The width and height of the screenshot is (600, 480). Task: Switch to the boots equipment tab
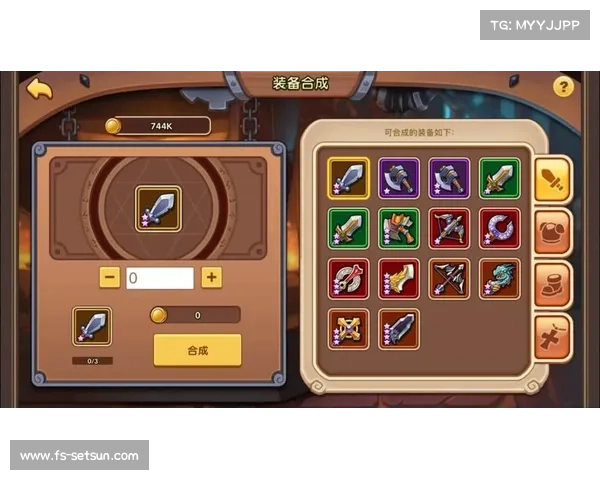(553, 284)
